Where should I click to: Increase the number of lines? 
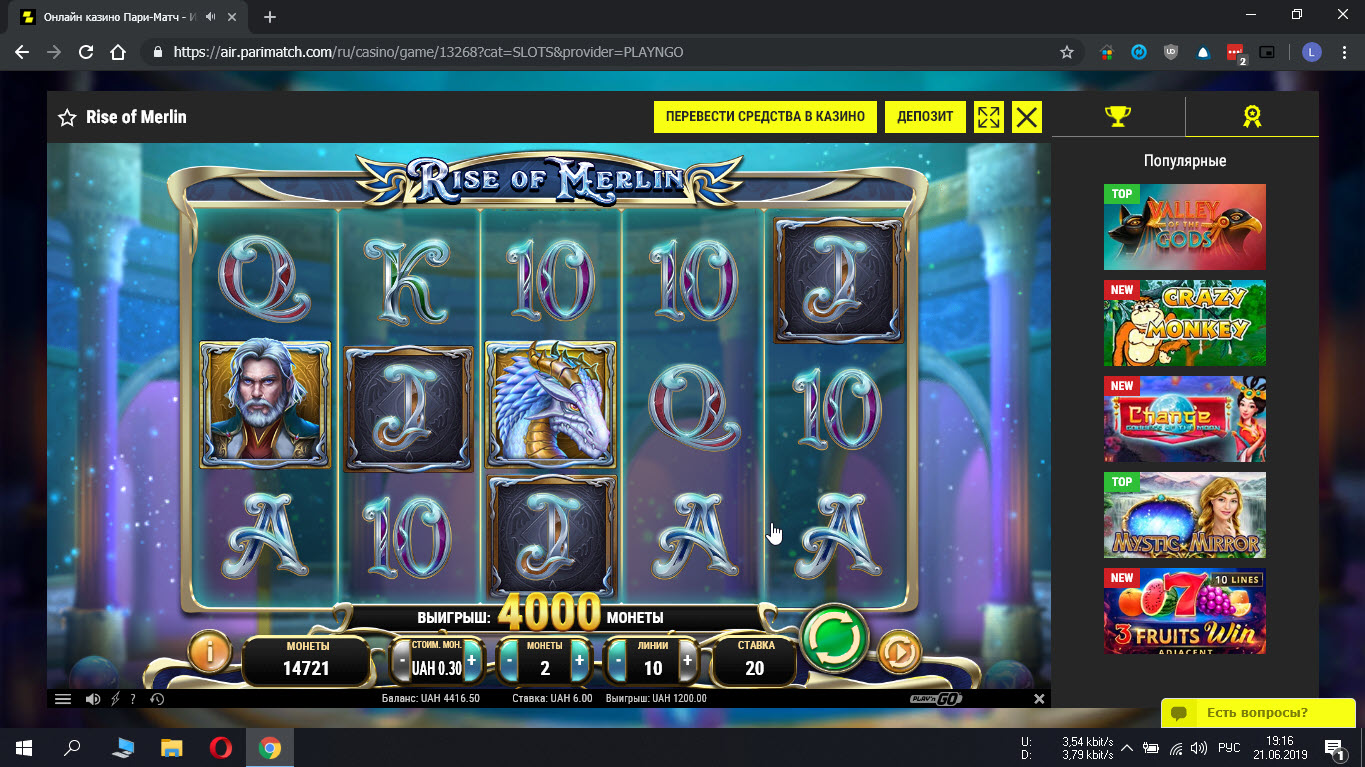point(687,661)
